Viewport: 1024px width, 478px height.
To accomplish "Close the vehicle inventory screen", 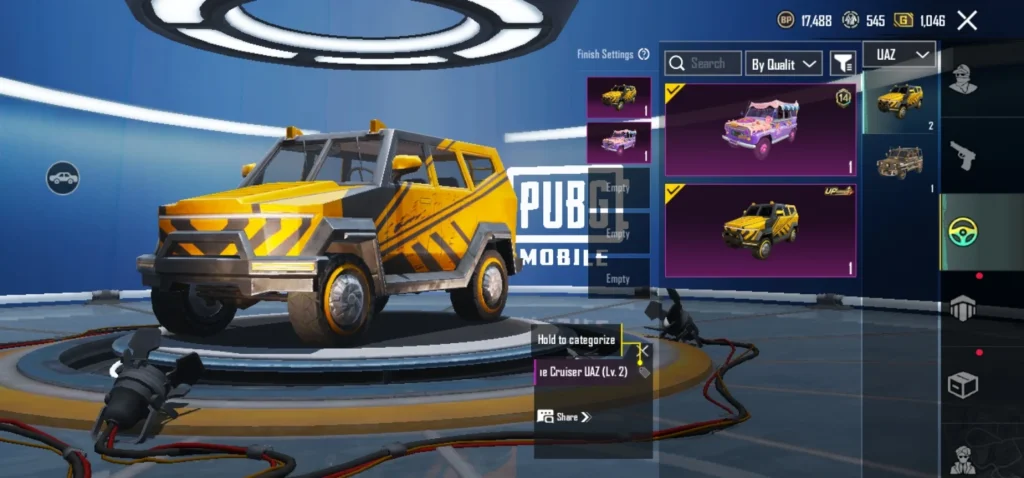I will tap(967, 20).
